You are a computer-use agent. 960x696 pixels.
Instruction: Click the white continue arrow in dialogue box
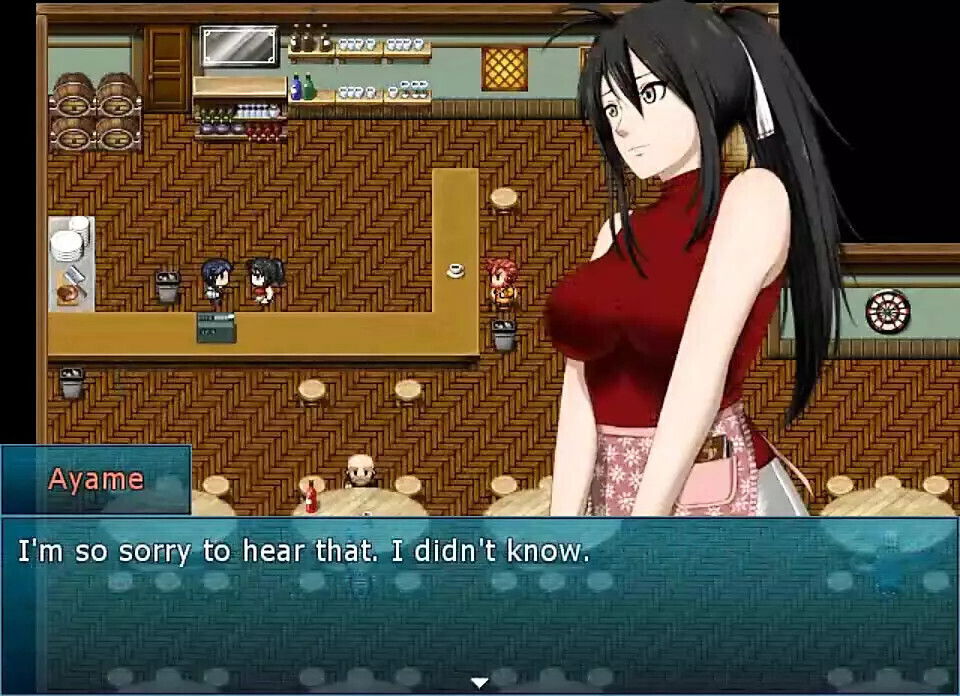[x=480, y=683]
